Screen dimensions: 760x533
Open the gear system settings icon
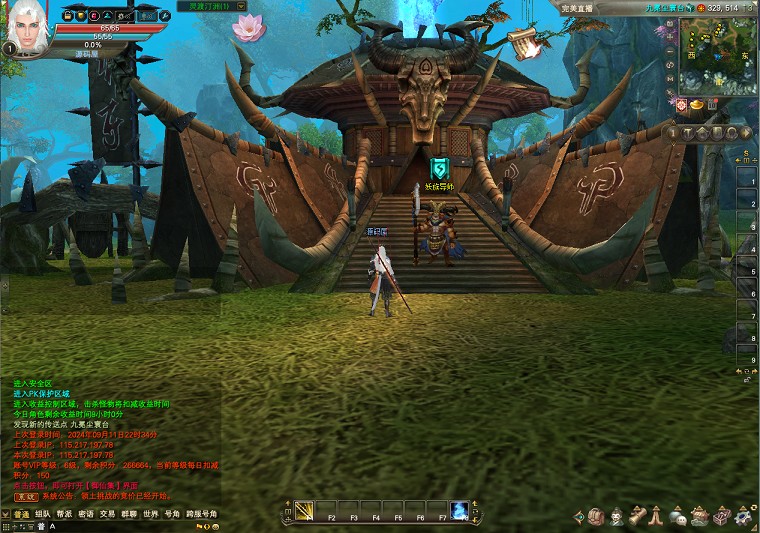pos(741,516)
